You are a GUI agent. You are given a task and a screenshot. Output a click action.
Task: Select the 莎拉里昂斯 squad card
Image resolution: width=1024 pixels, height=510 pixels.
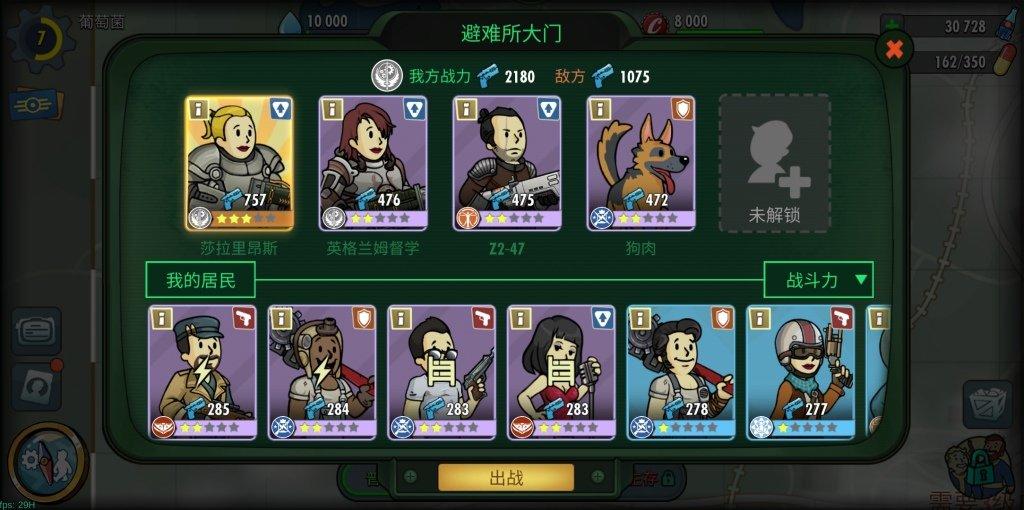coord(239,164)
